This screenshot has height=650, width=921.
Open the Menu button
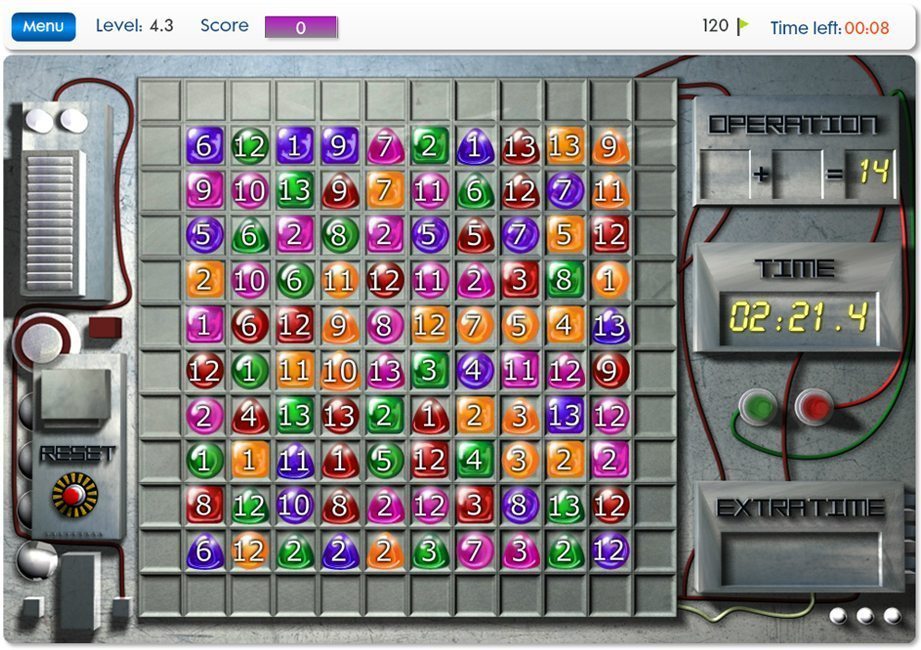[43, 27]
